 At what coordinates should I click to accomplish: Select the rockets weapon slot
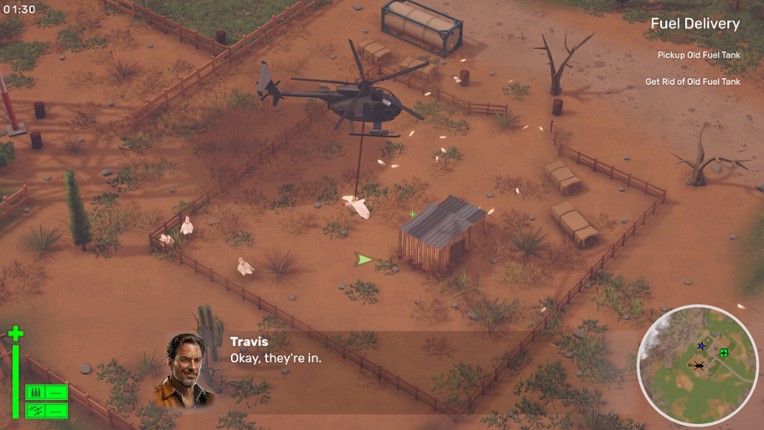click(46, 410)
